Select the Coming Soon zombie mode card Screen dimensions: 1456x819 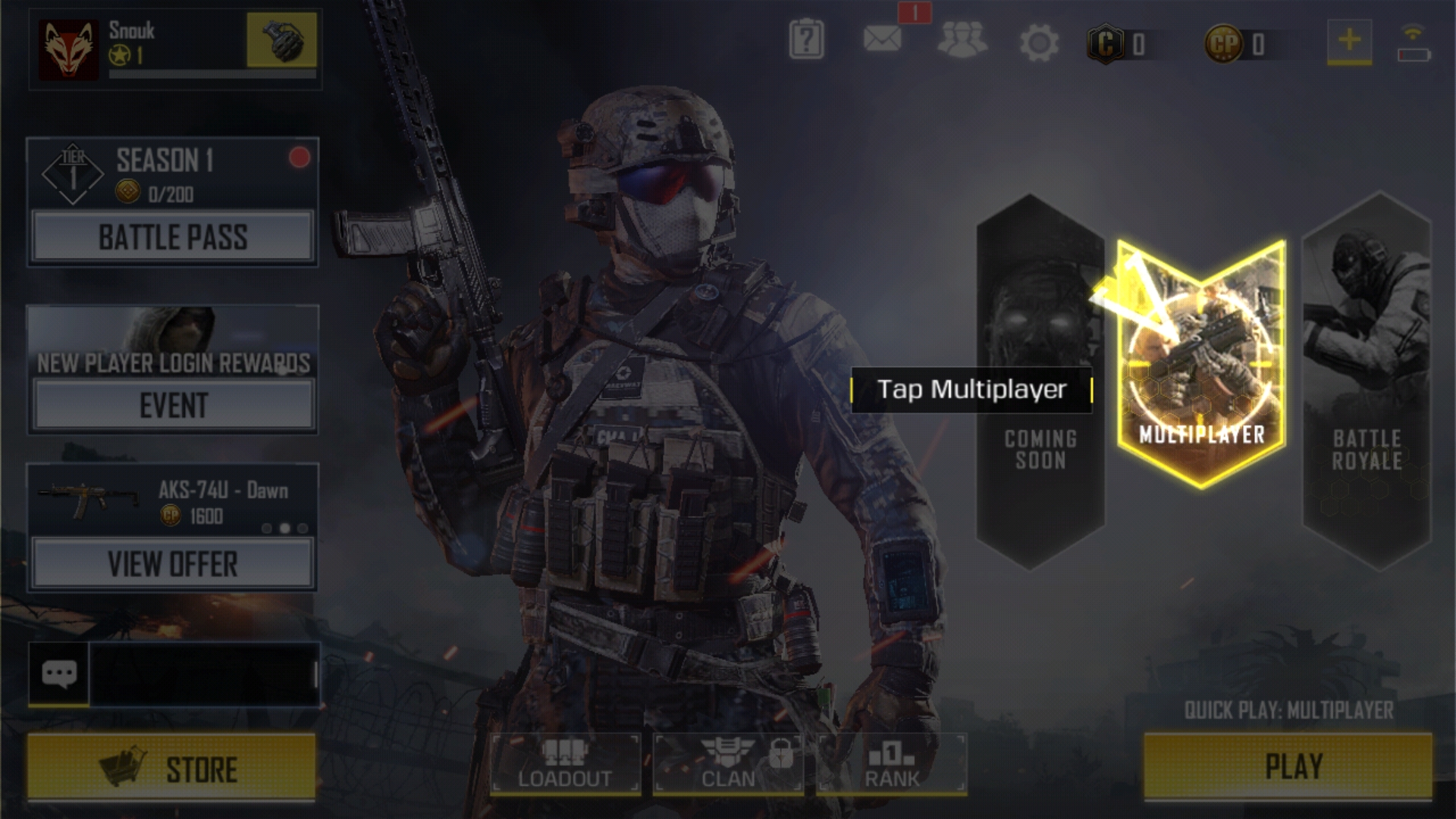point(1040,379)
